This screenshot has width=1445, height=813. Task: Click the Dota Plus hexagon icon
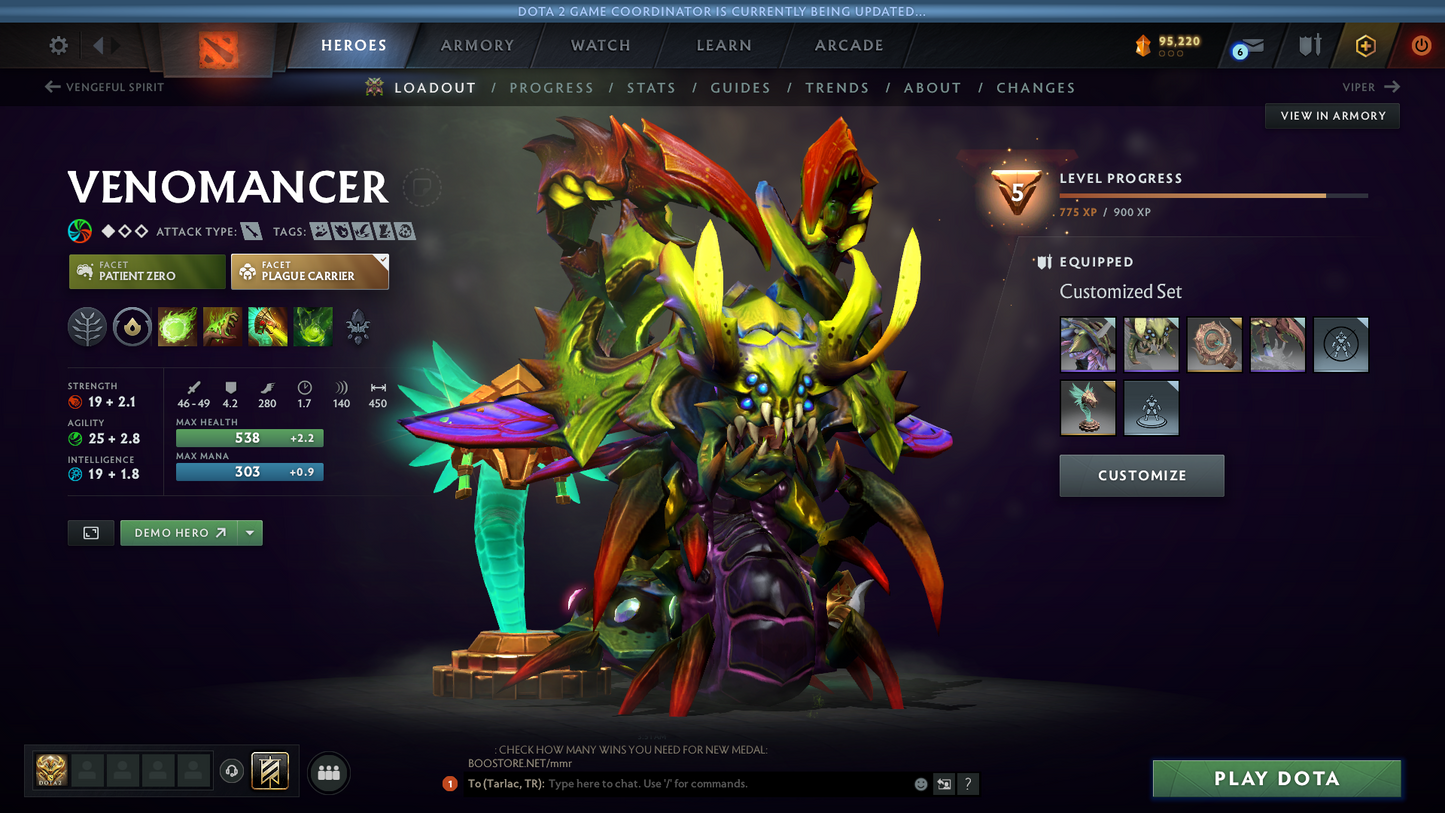point(1365,45)
